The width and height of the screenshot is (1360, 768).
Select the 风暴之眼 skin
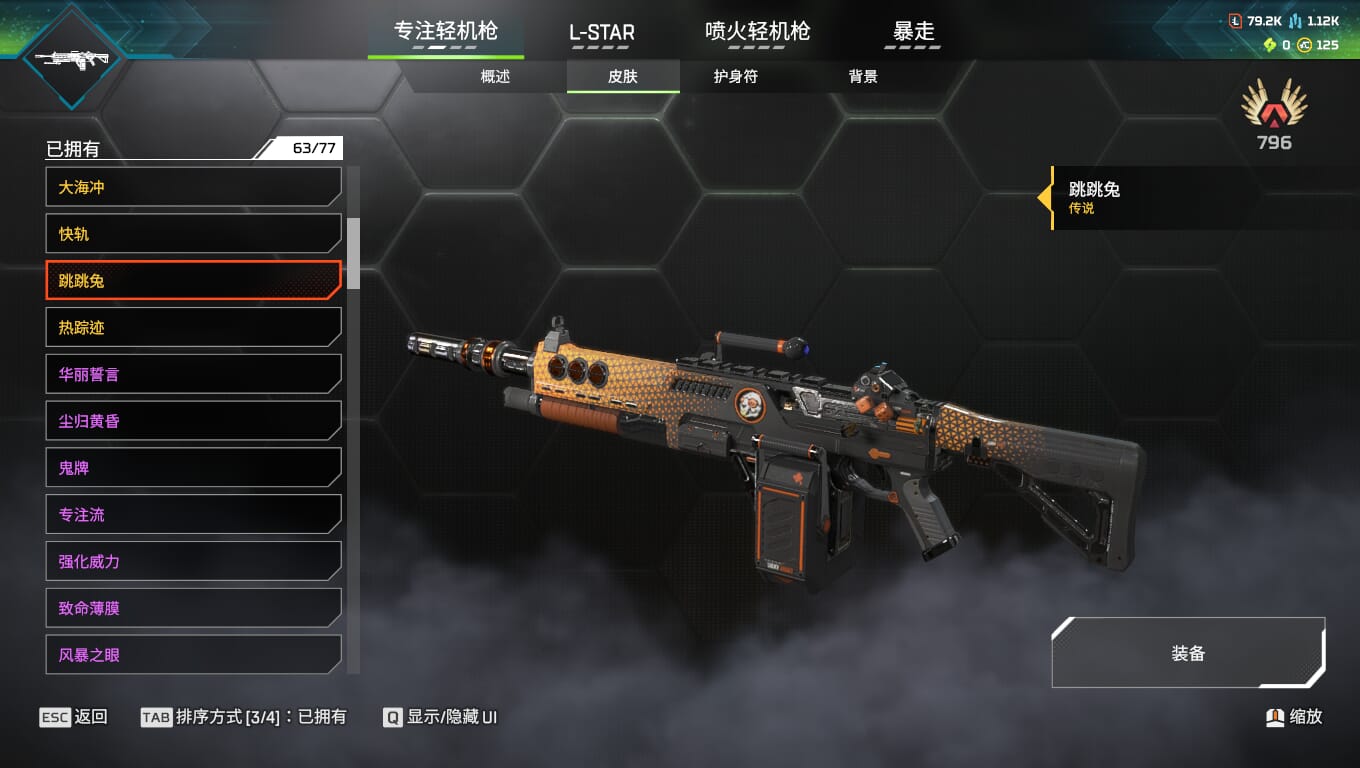(193, 655)
